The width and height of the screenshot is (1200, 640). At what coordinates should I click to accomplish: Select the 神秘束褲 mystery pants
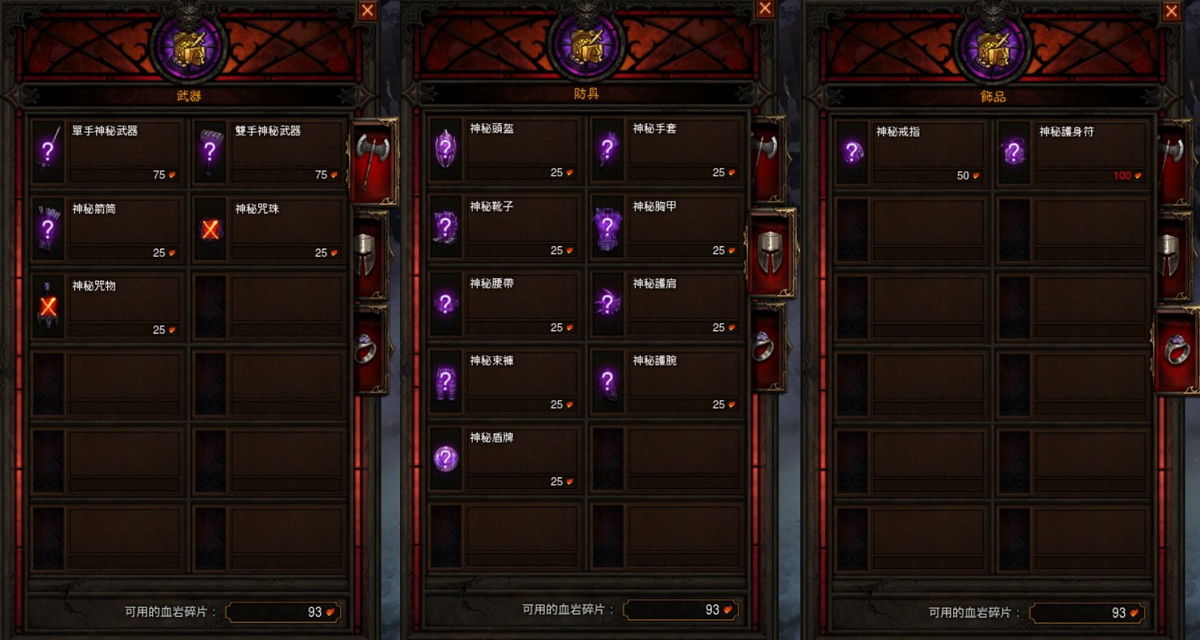click(505, 382)
